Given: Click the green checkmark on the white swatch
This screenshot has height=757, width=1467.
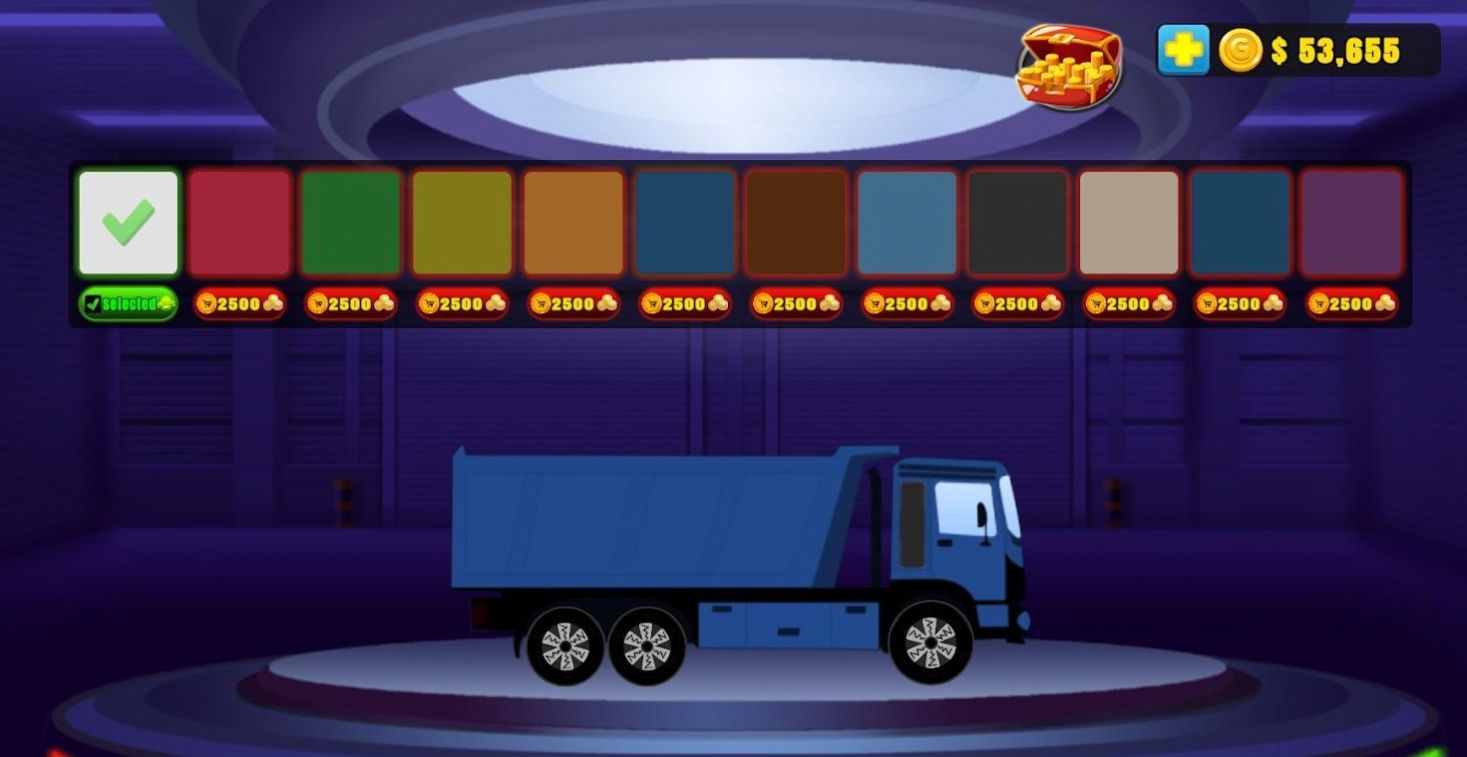Looking at the screenshot, I should pyautogui.click(x=127, y=220).
